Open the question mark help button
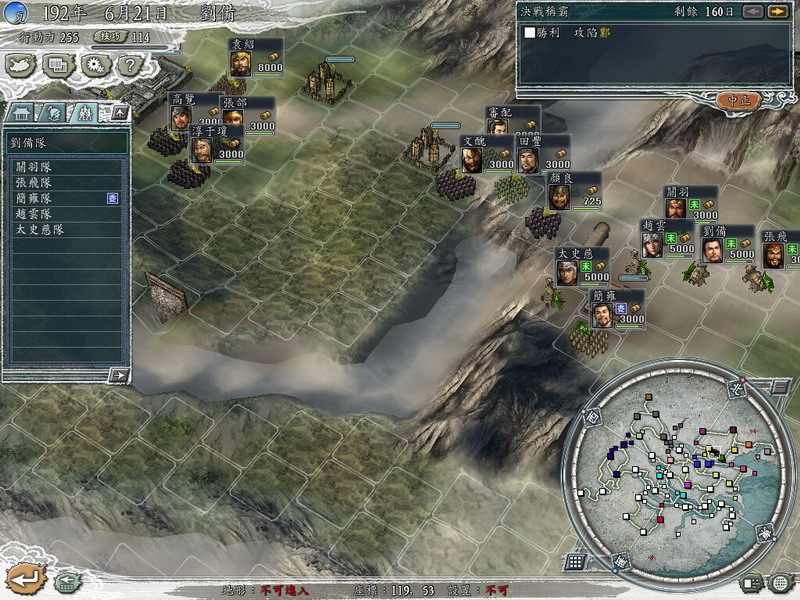 (x=129, y=65)
